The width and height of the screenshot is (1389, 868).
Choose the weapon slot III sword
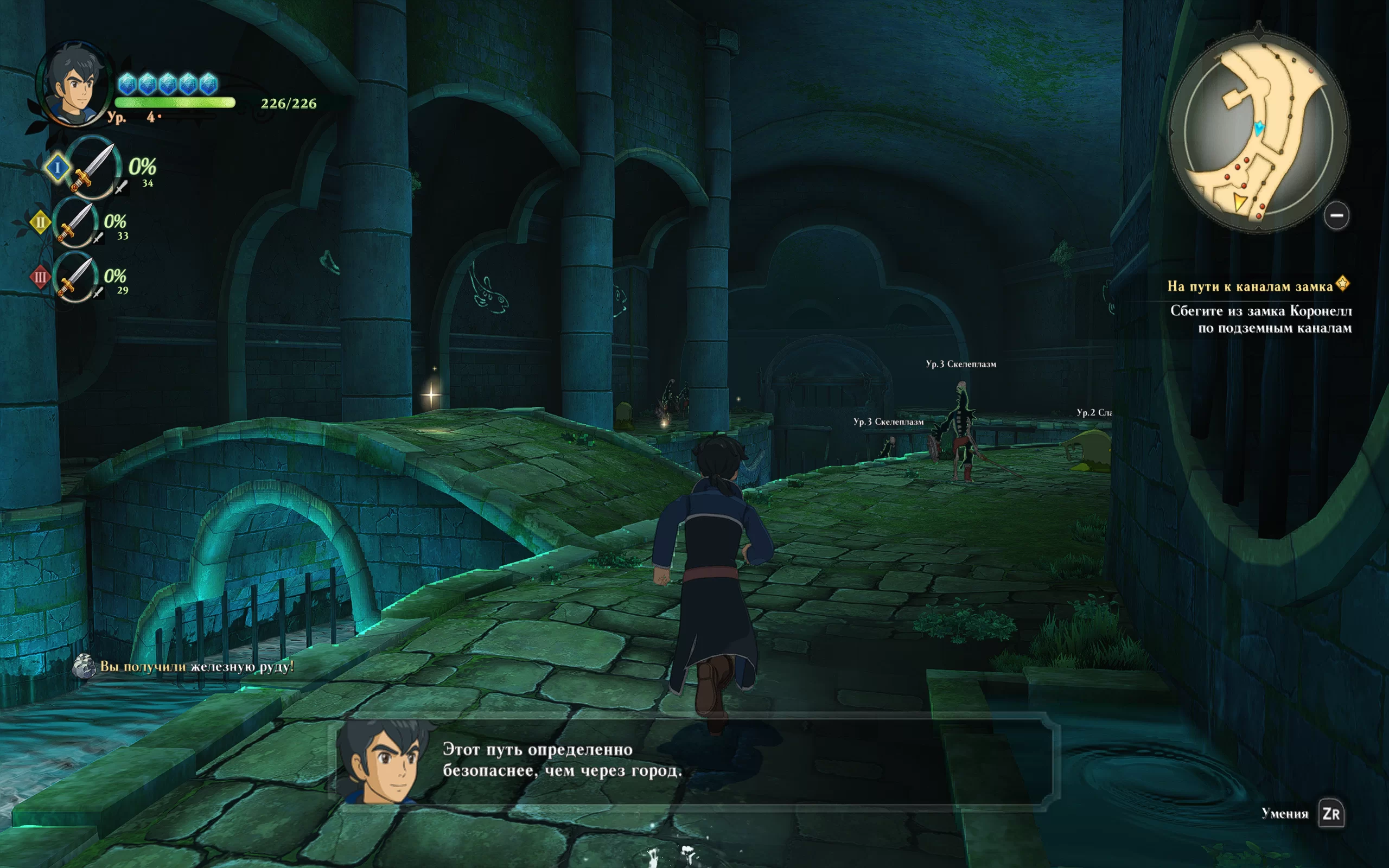point(75,277)
